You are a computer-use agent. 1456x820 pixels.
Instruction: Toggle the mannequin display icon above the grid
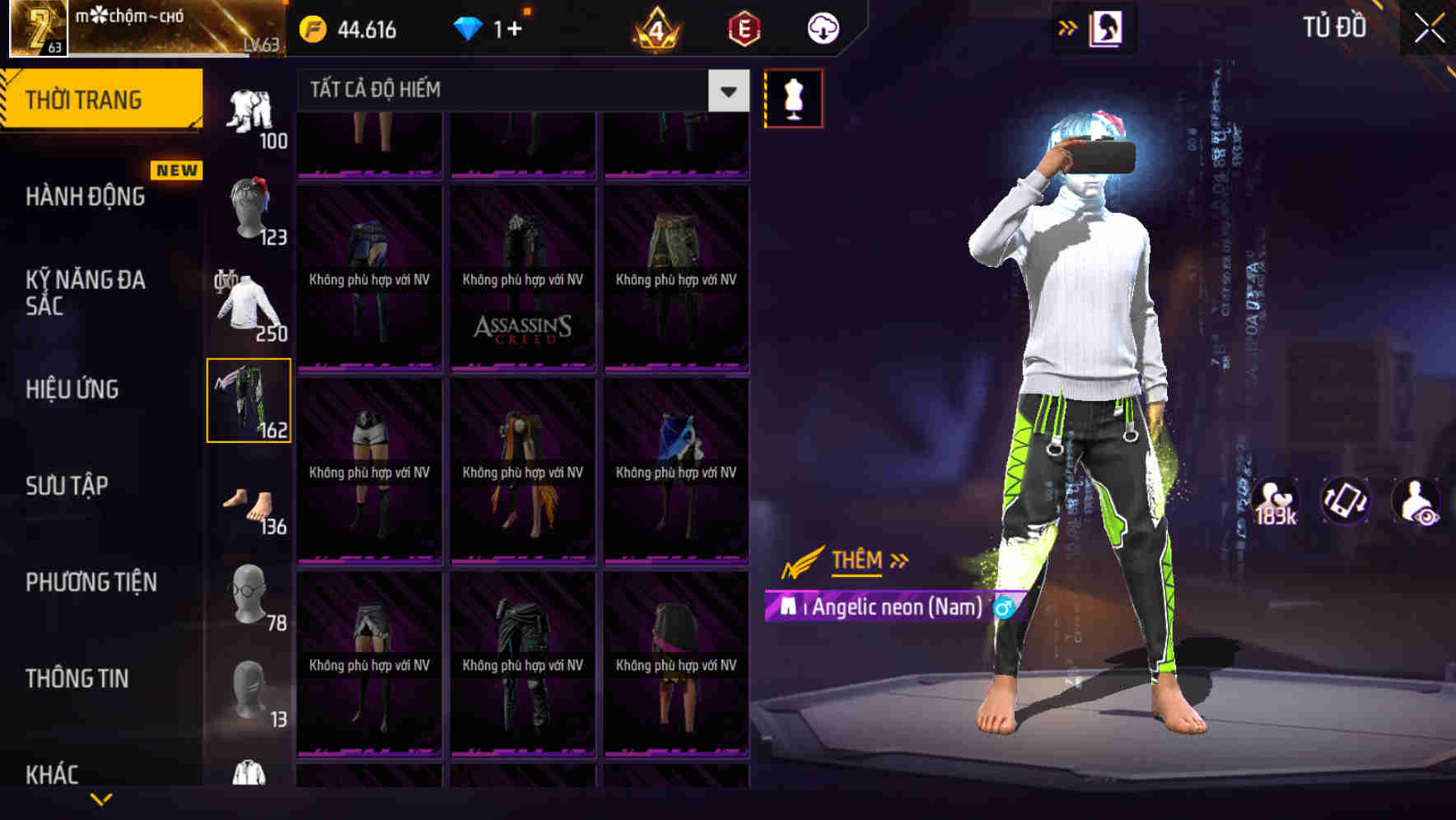(x=793, y=97)
